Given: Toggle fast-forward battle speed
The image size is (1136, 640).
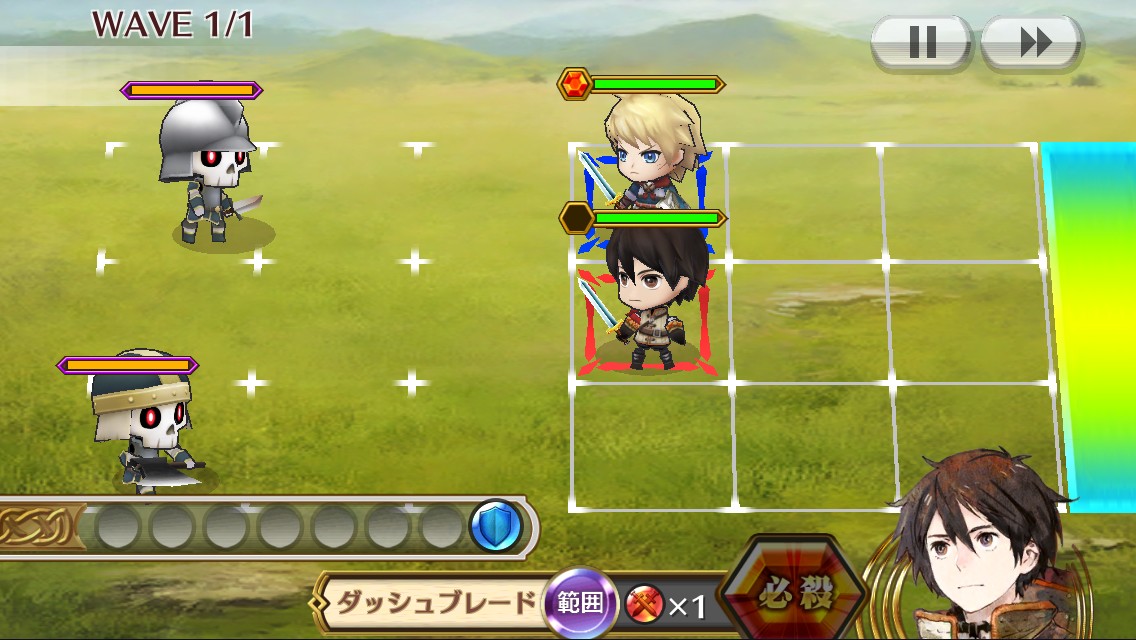Looking at the screenshot, I should pos(1032,42).
